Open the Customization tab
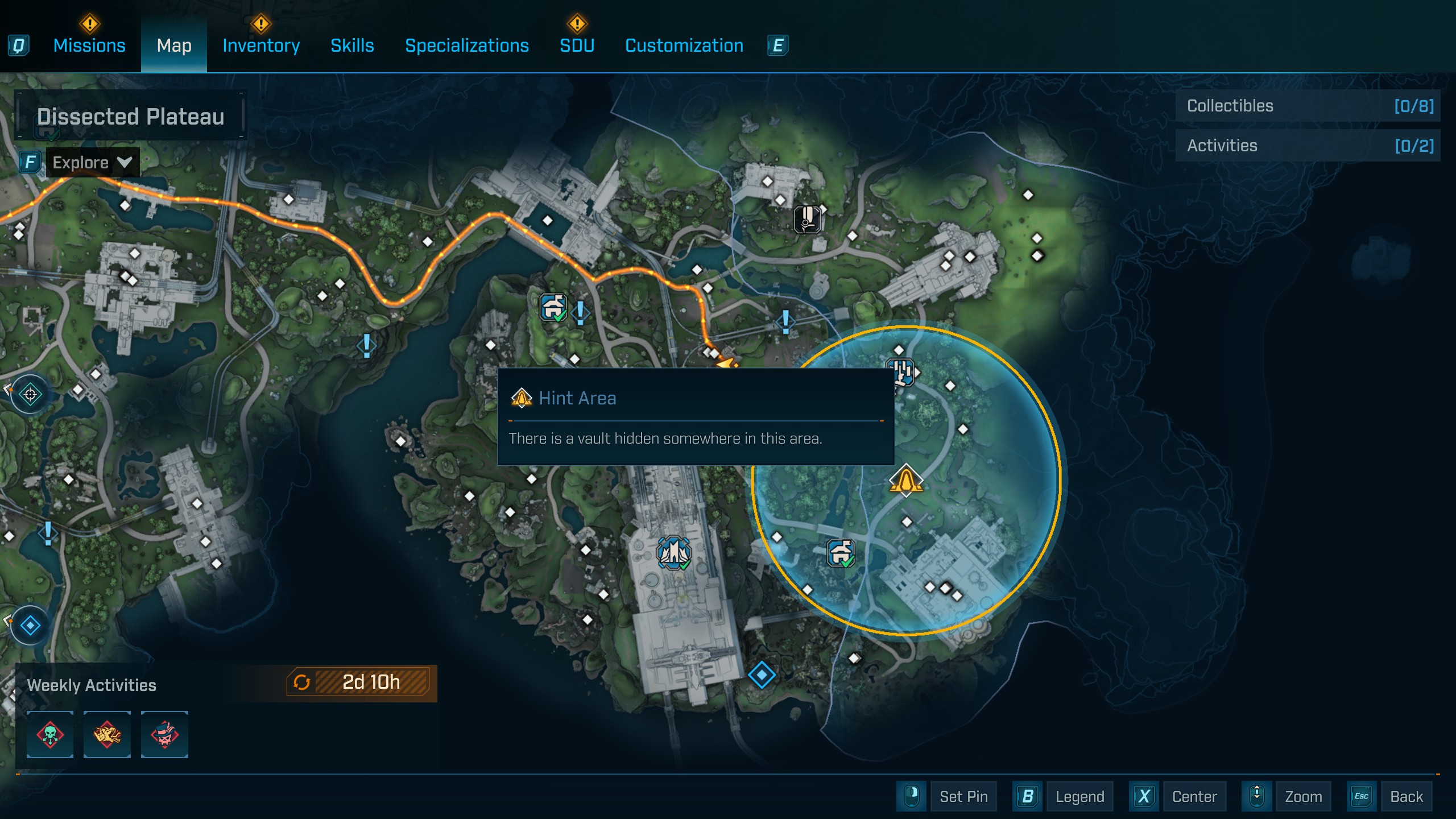 pos(684,45)
